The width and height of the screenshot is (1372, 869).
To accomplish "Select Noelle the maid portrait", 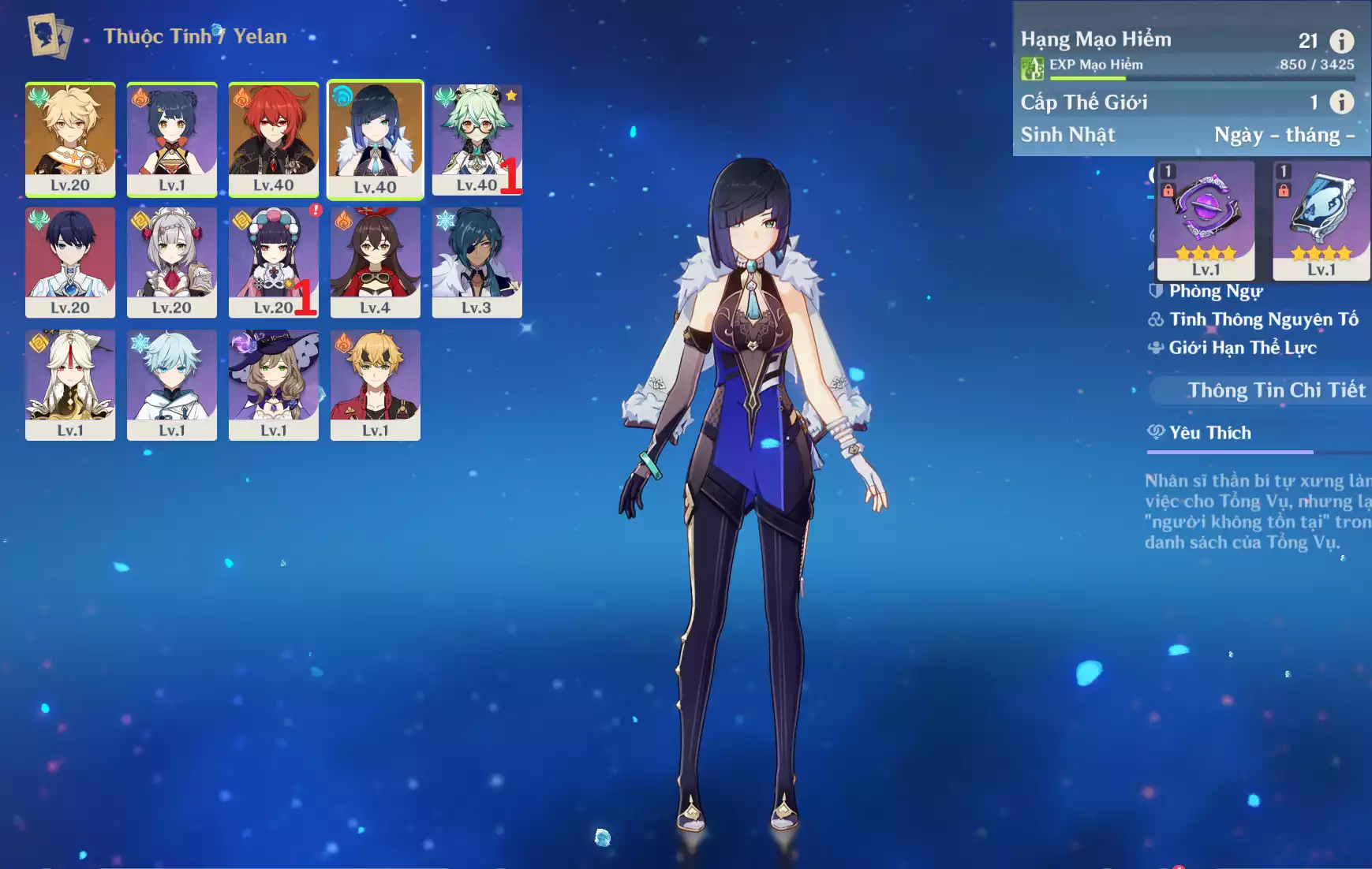I will [x=172, y=262].
